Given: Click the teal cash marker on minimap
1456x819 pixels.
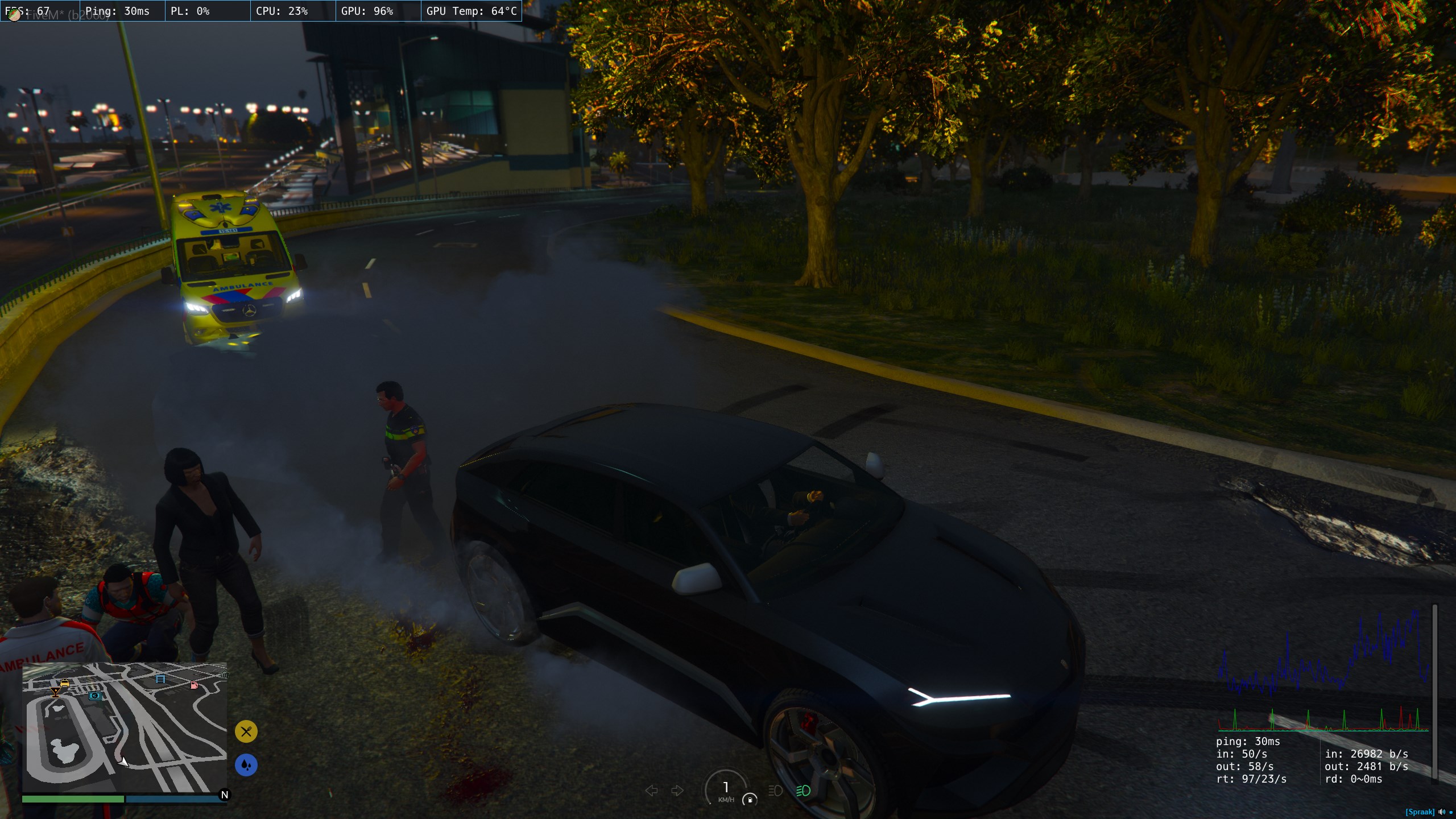Looking at the screenshot, I should tap(95, 696).
